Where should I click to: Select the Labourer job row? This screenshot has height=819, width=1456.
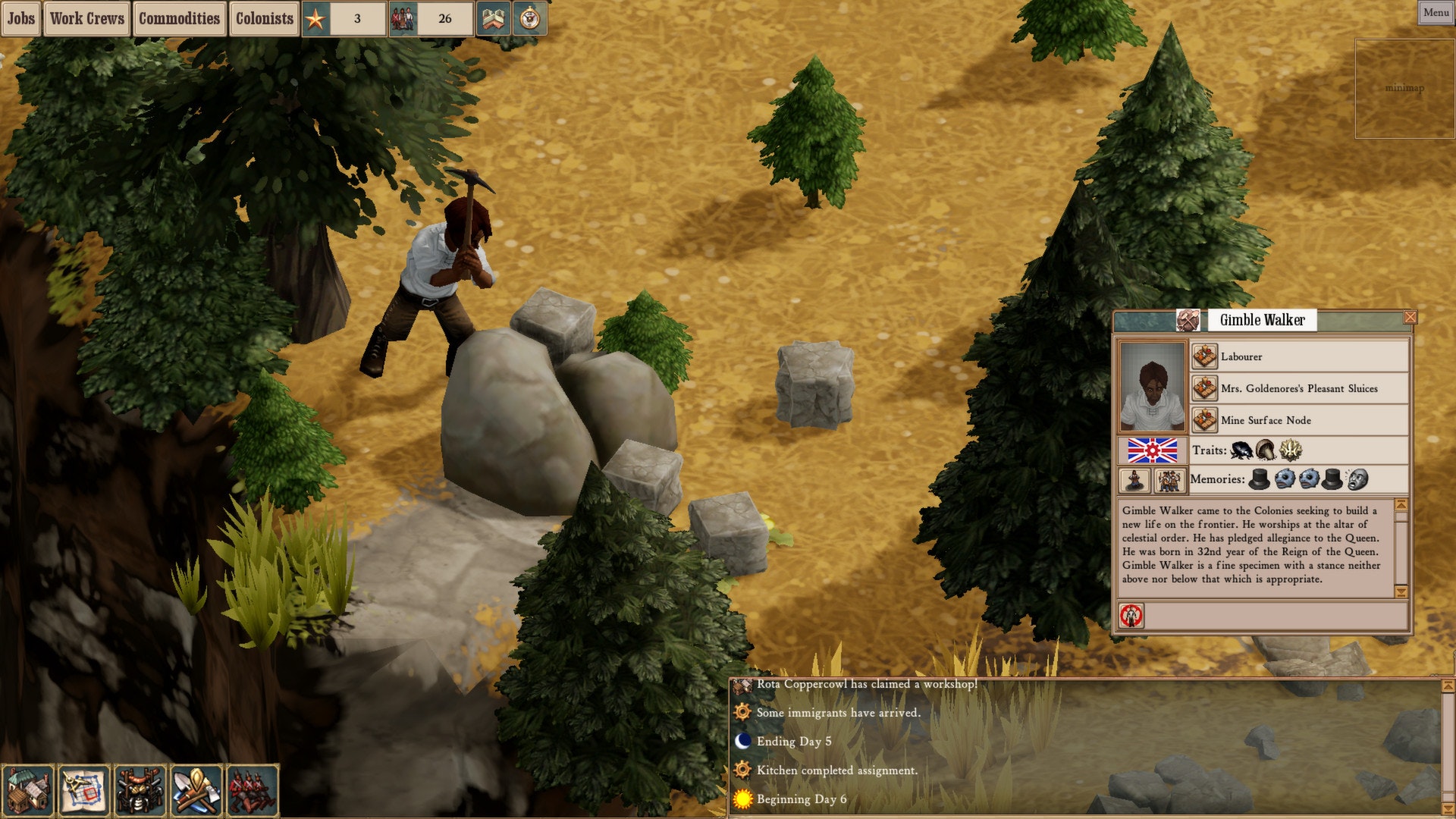click(x=1300, y=356)
